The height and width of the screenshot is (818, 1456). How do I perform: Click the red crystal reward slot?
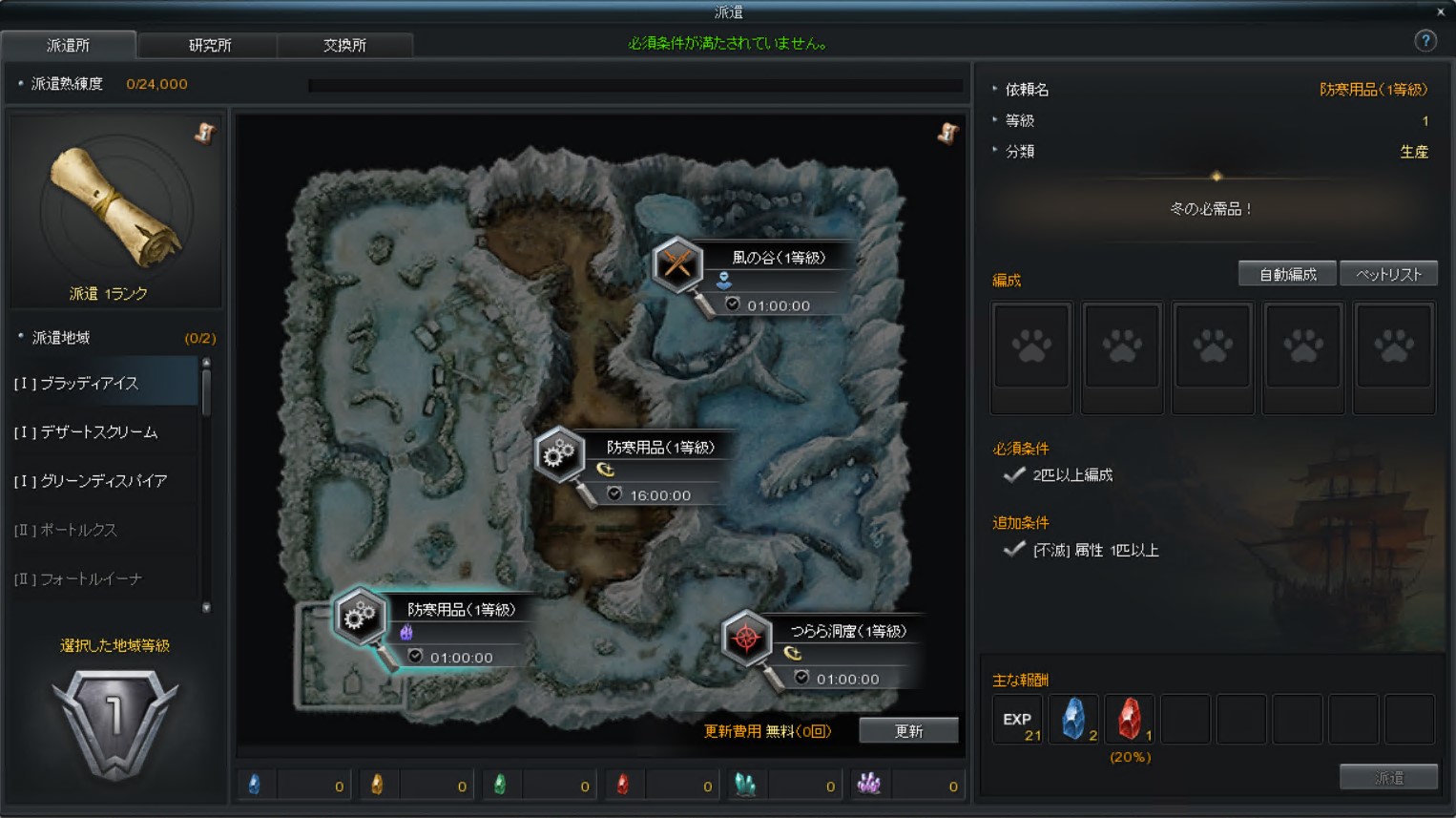(1130, 719)
